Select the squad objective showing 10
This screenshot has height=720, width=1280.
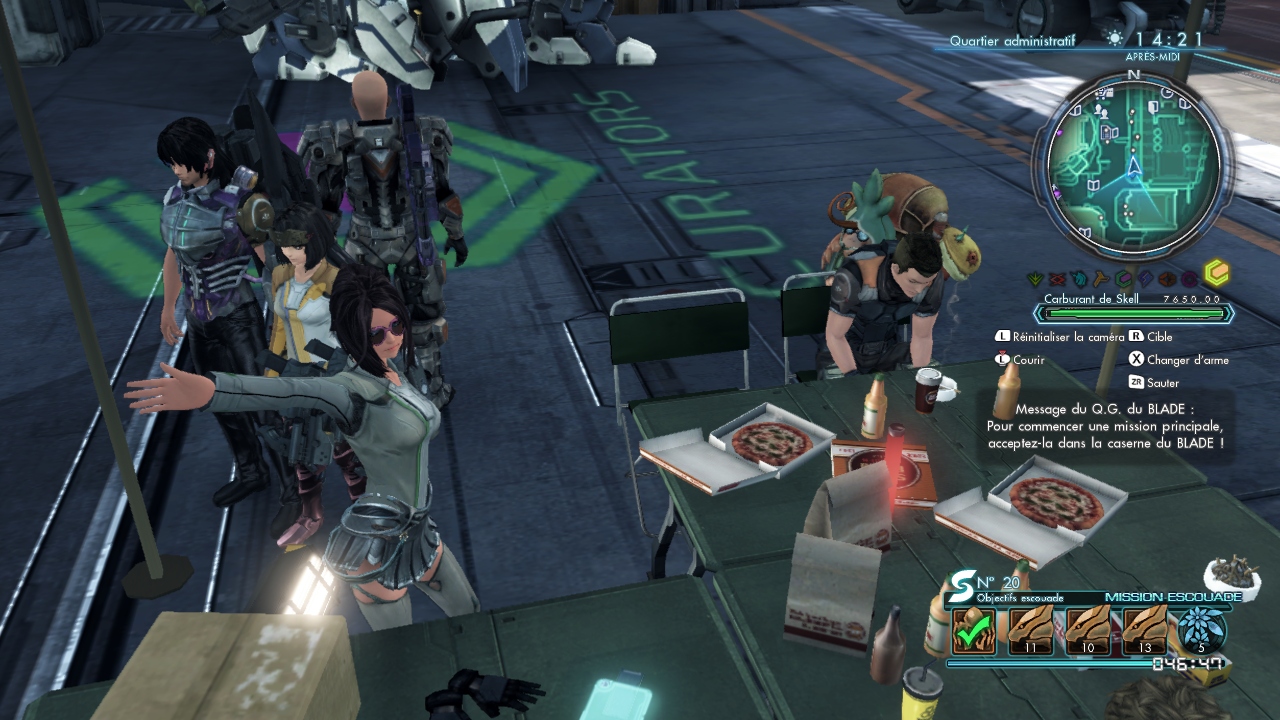pos(1088,631)
